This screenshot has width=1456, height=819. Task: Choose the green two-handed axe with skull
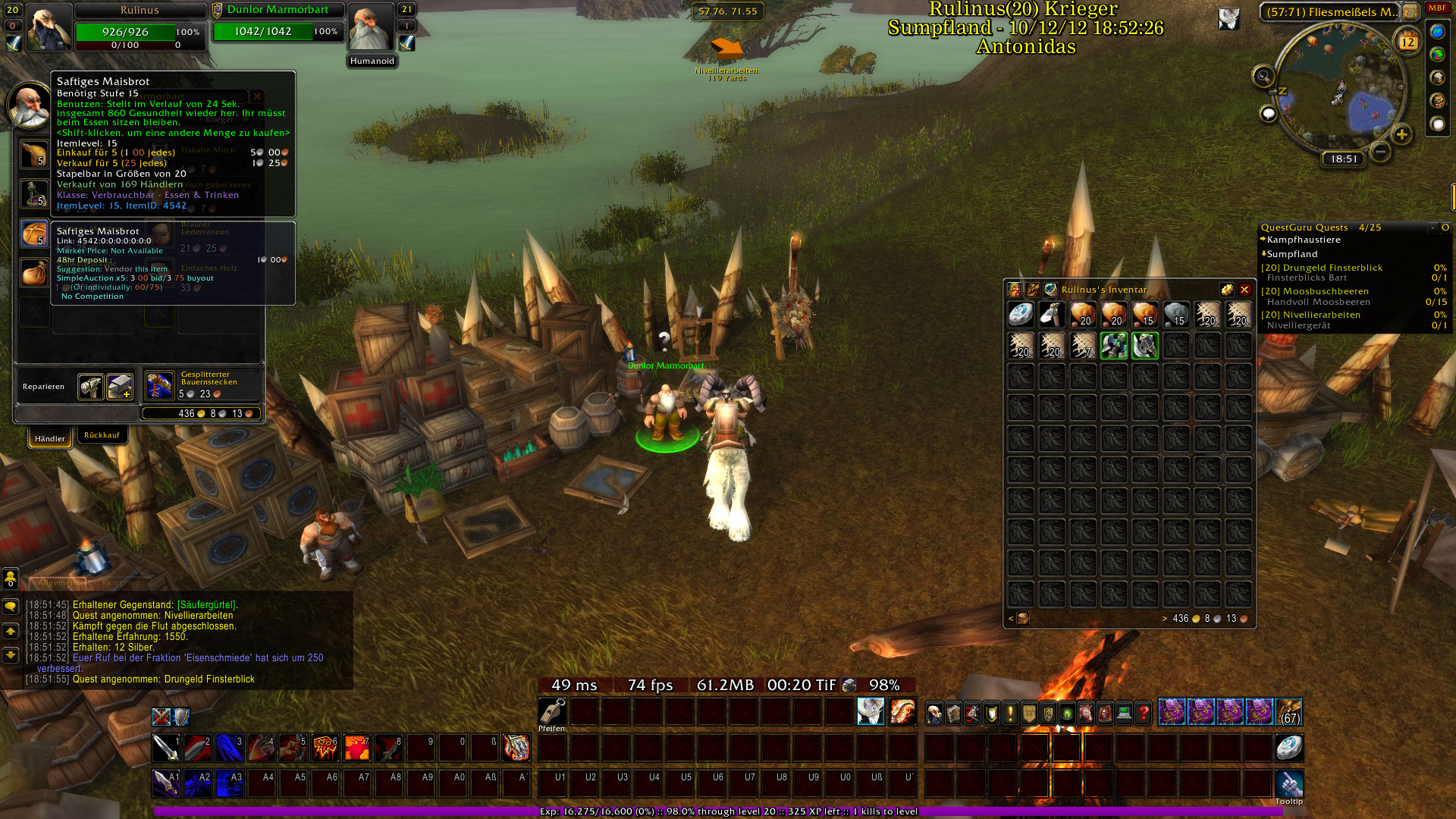[1114, 345]
